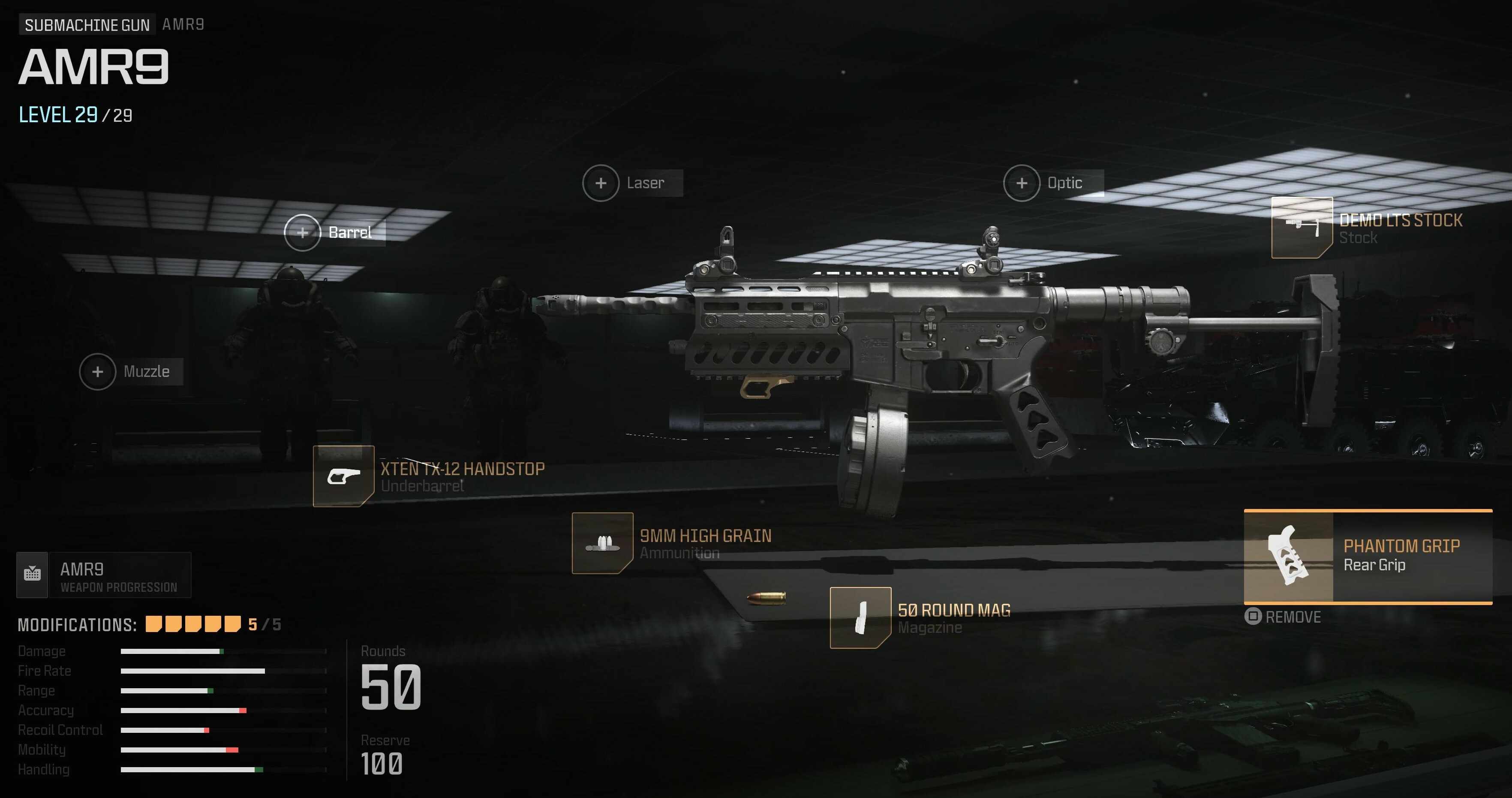The width and height of the screenshot is (1512, 798).
Task: Open the Demo LTS Stock slot
Action: (x=1301, y=228)
